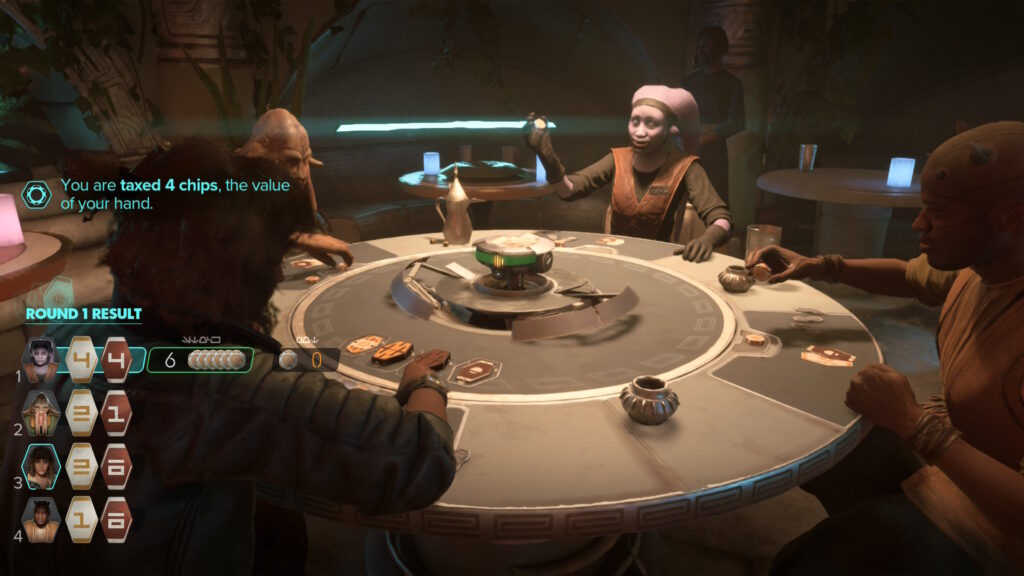Select the first-place player portrait
The image size is (1024, 576).
pyautogui.click(x=41, y=360)
